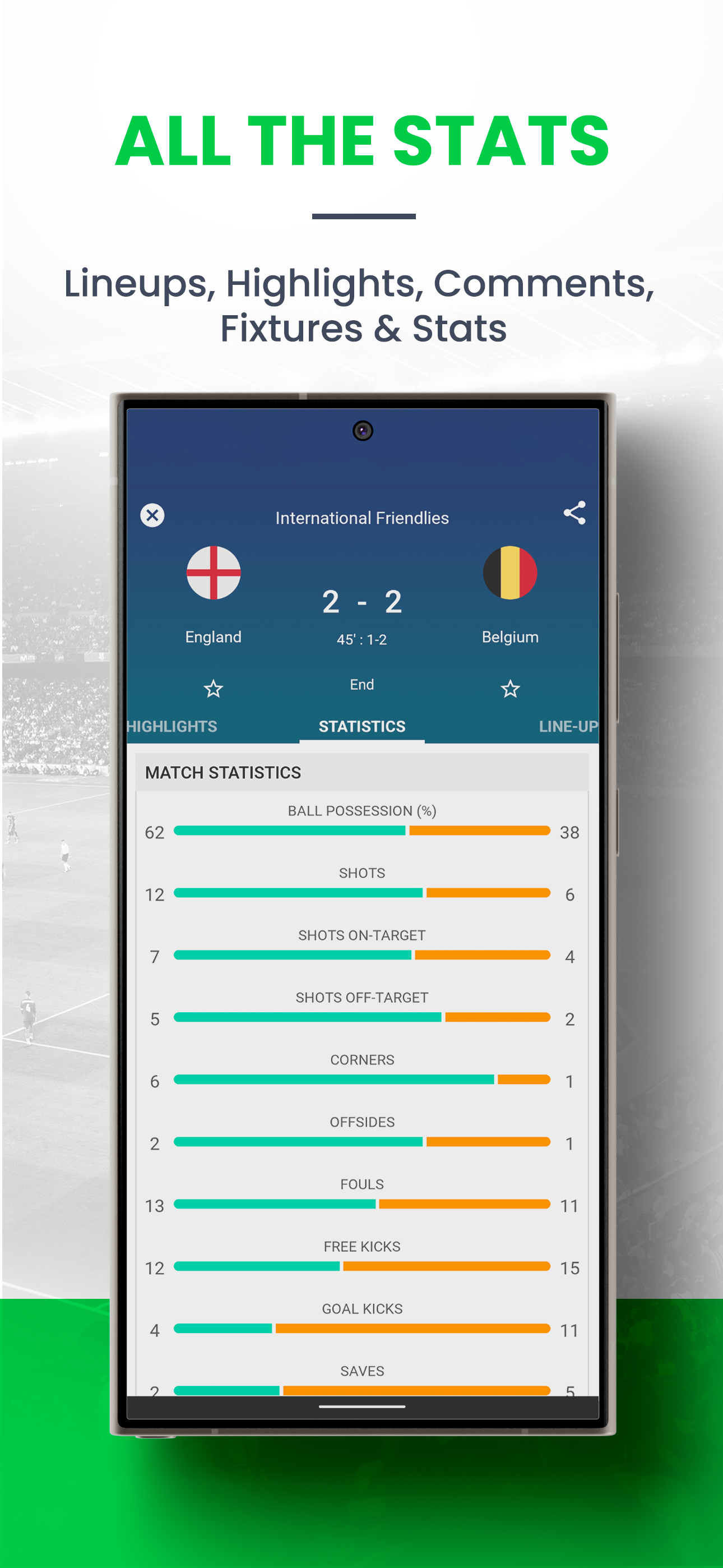Open the Line-up tab

click(567, 726)
